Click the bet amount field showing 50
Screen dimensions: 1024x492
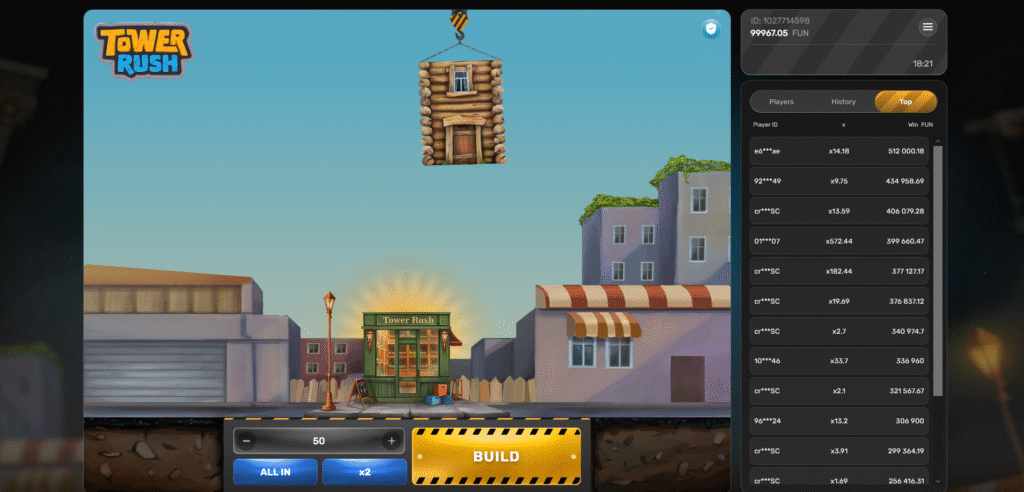point(319,441)
